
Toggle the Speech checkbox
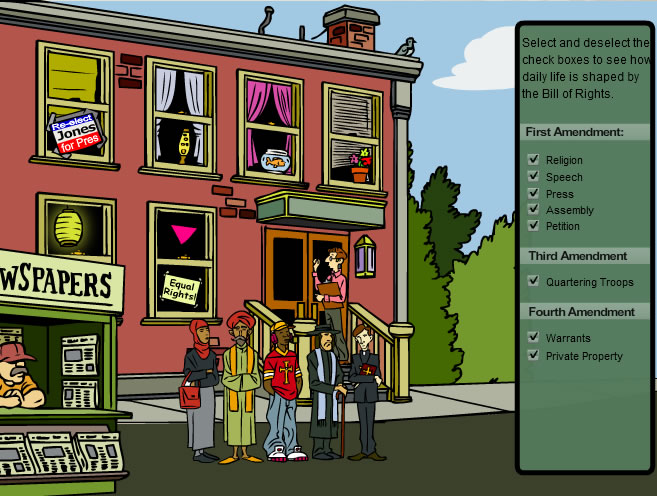534,177
